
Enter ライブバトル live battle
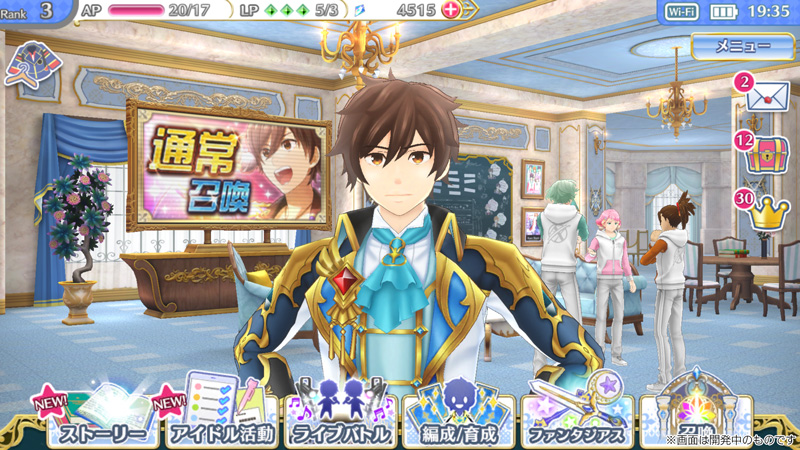340,419
